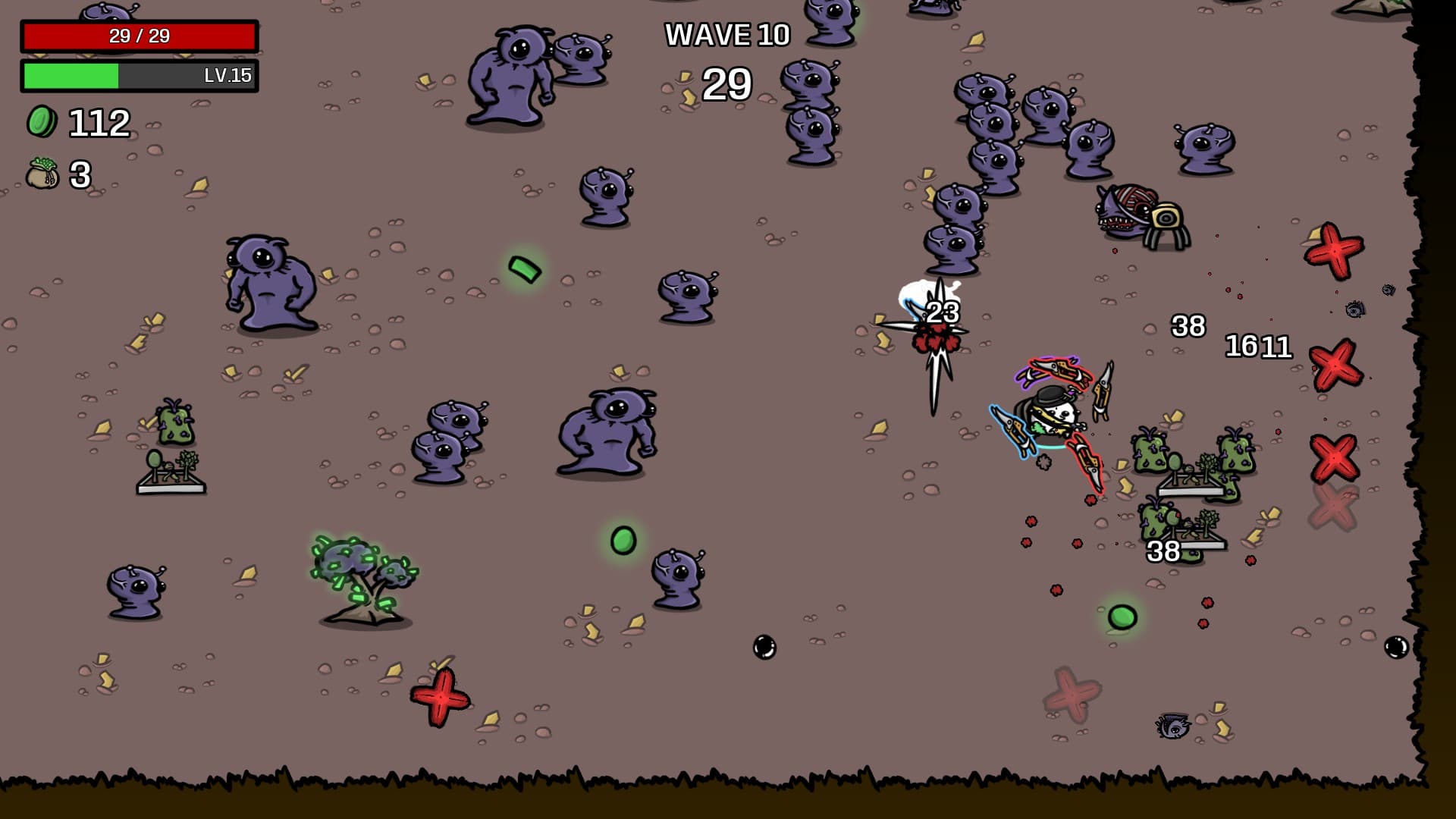Click the large one-eyed brute enemy on the left
Image resolution: width=1456 pixels, height=819 pixels.
269,284
